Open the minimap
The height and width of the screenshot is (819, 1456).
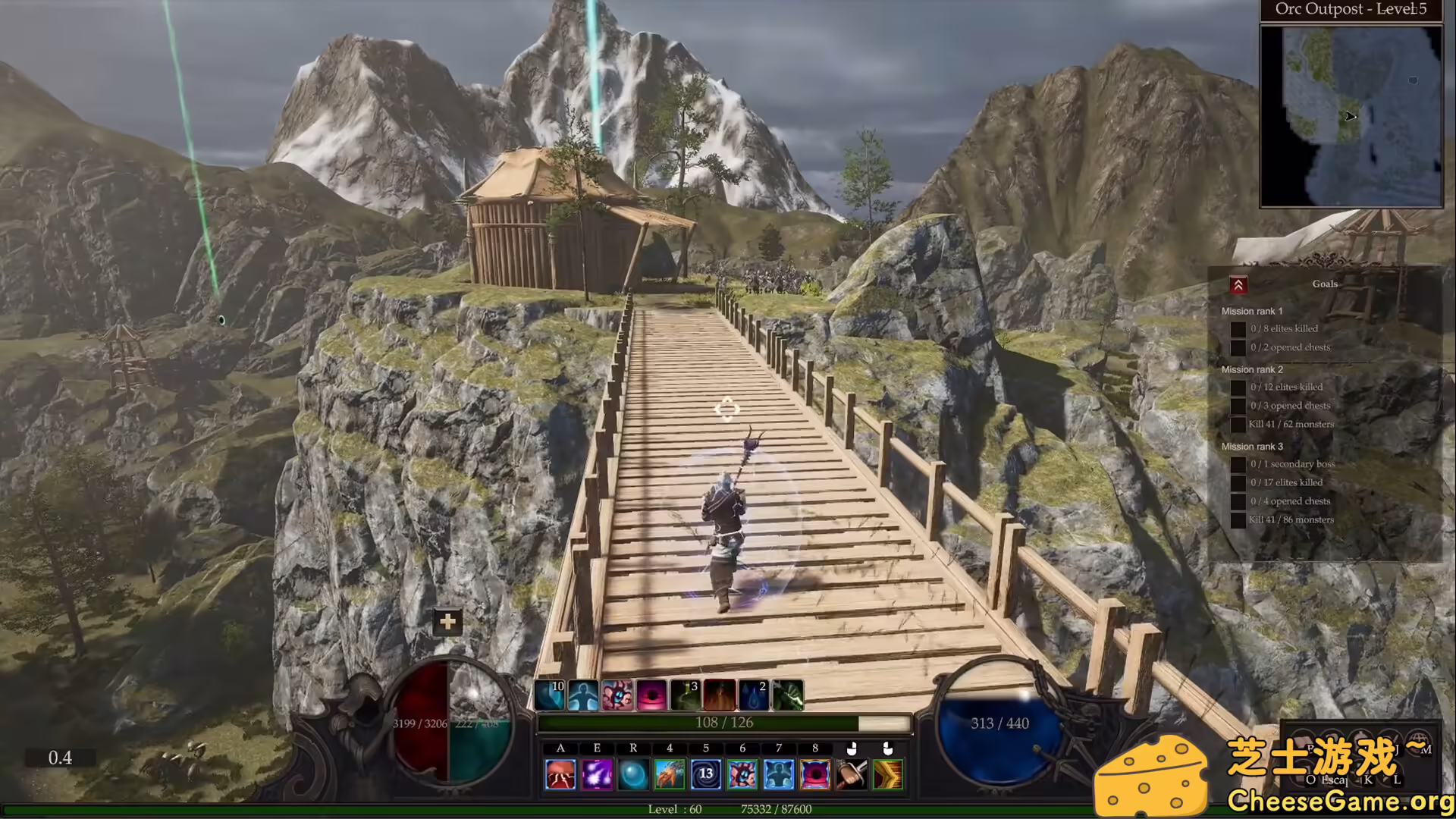tap(1351, 116)
